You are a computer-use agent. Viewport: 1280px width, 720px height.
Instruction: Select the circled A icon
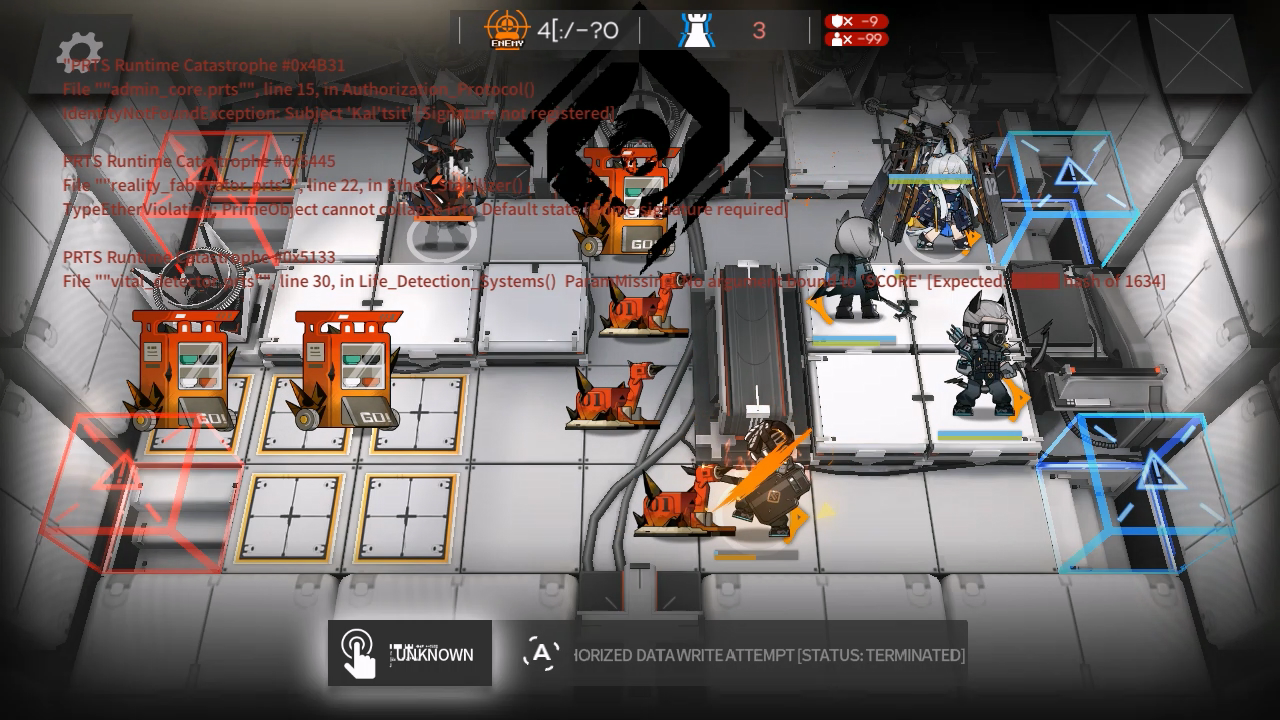(x=541, y=654)
